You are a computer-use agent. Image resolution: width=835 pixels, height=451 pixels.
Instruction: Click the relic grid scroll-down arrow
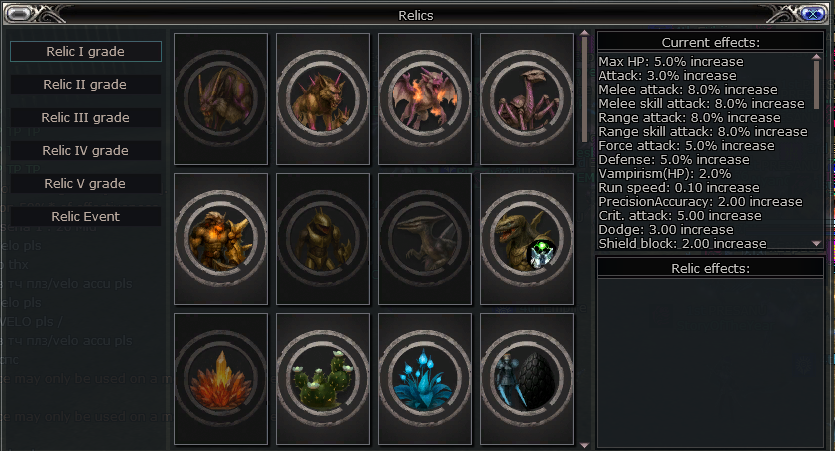pos(585,443)
